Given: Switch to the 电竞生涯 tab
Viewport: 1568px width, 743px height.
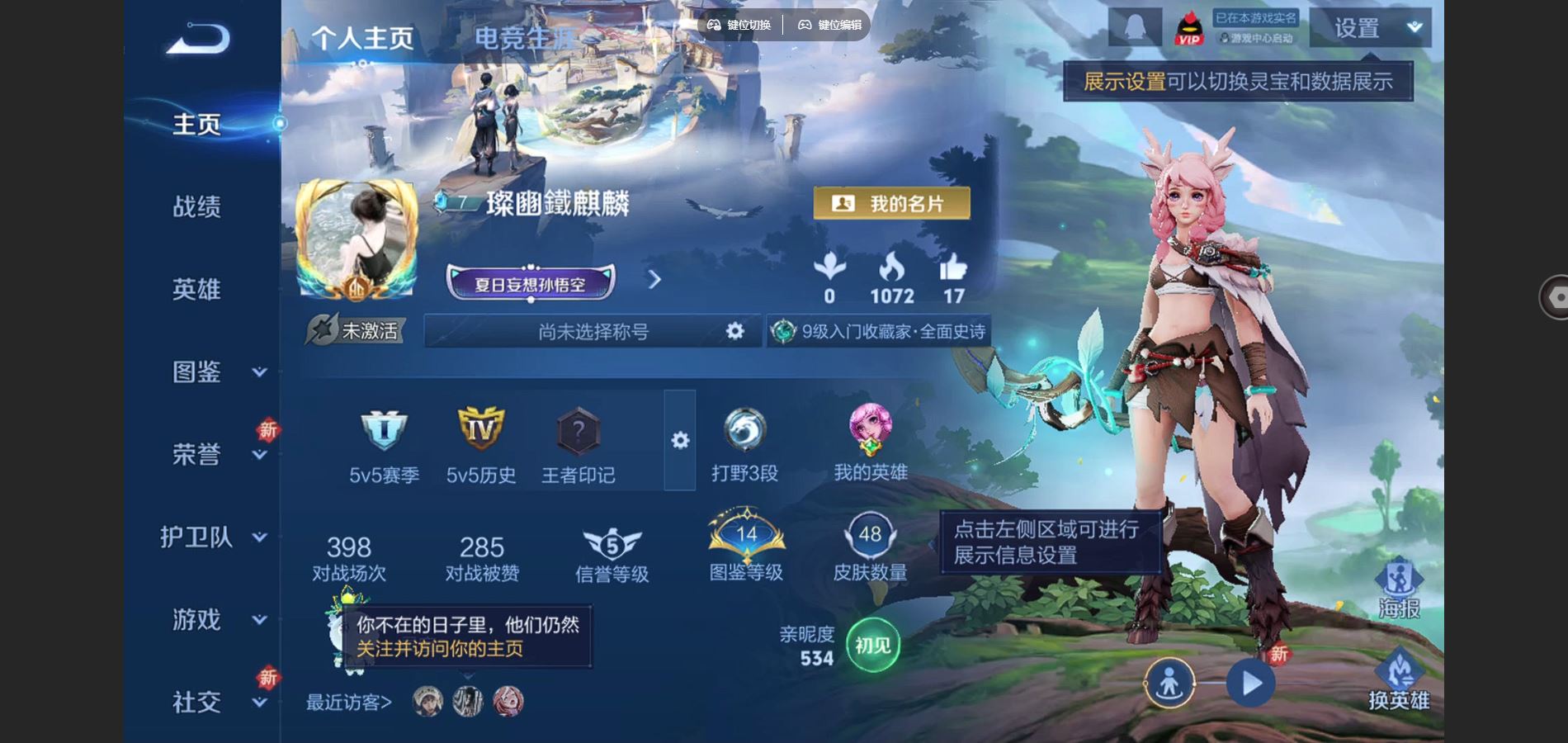Looking at the screenshot, I should 525,38.
